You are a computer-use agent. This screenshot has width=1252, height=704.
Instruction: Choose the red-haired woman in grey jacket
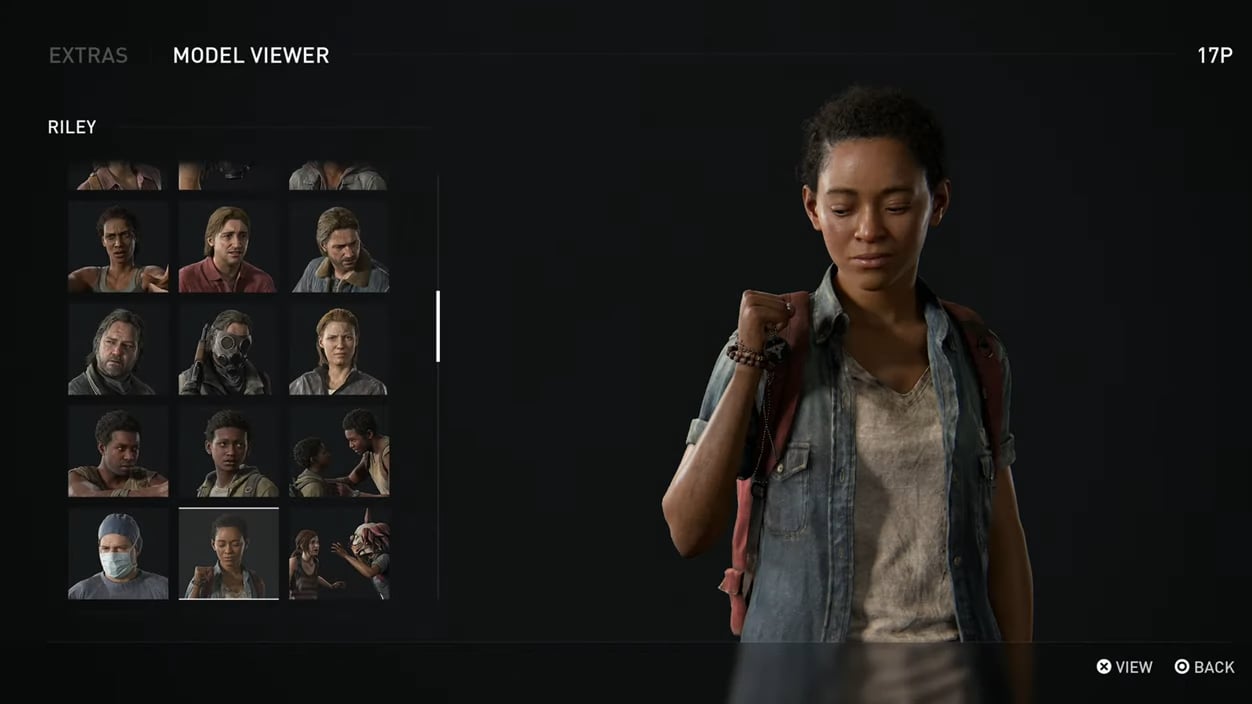339,351
